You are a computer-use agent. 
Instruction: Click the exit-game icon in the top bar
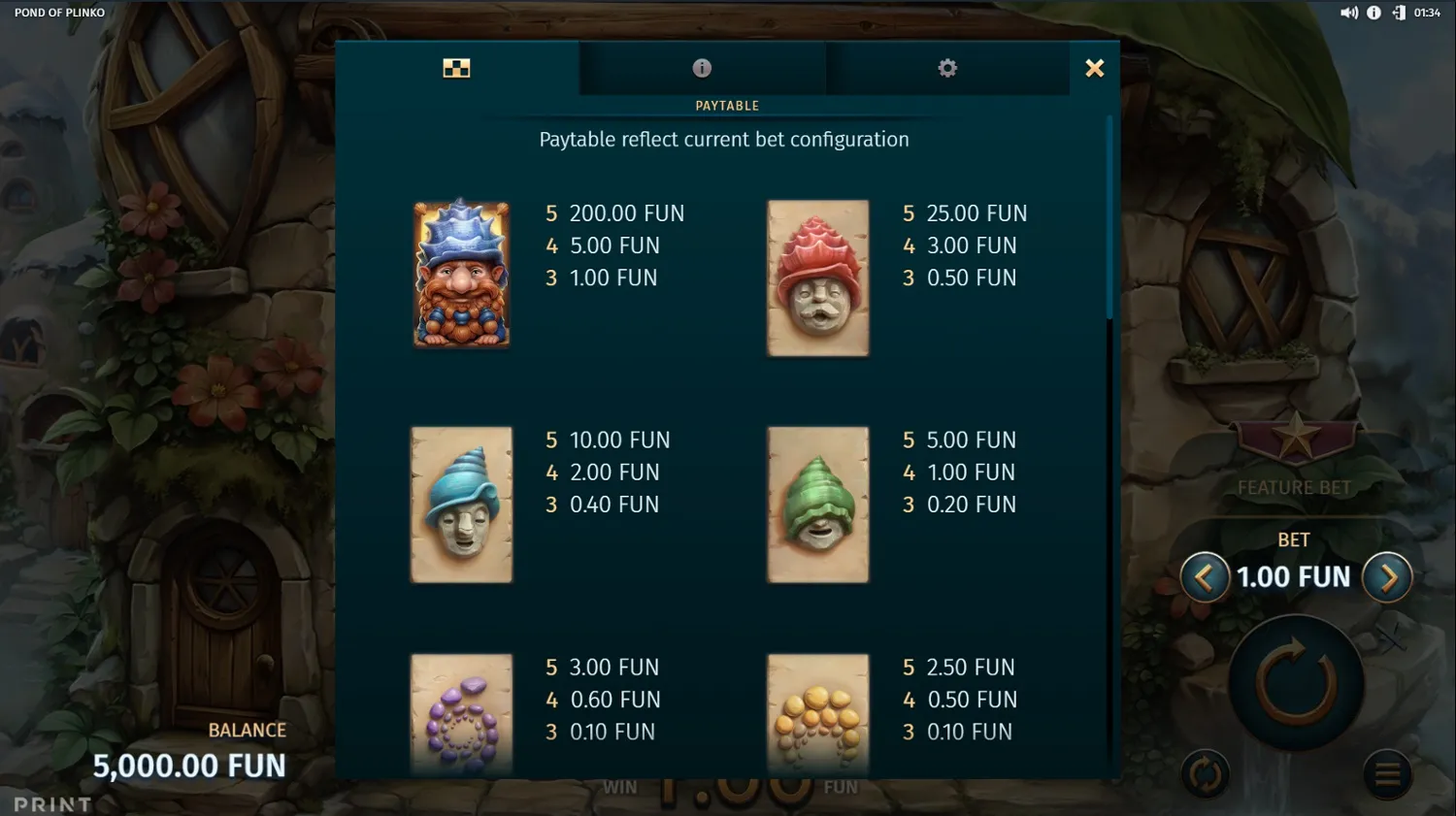click(x=1398, y=13)
